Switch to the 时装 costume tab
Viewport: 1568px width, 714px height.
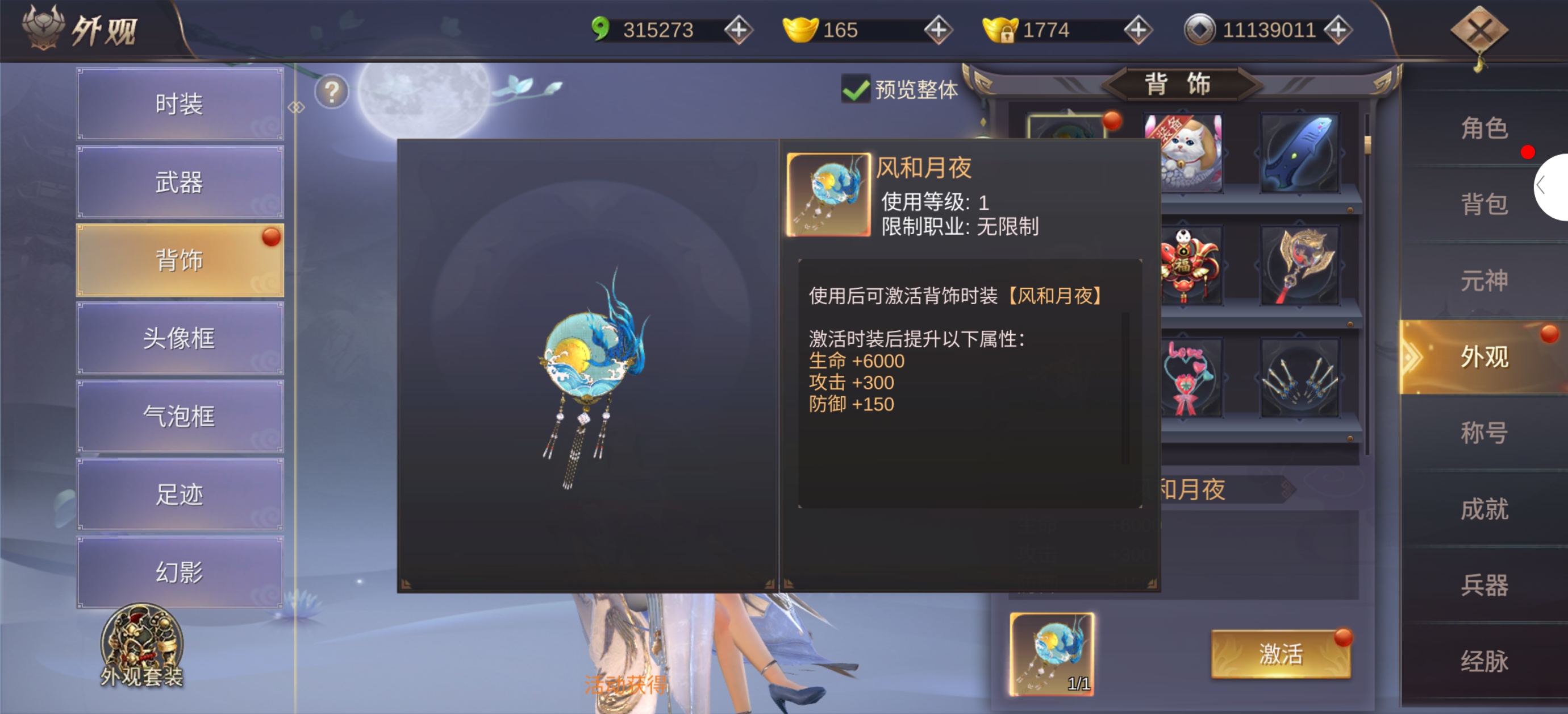click(180, 103)
